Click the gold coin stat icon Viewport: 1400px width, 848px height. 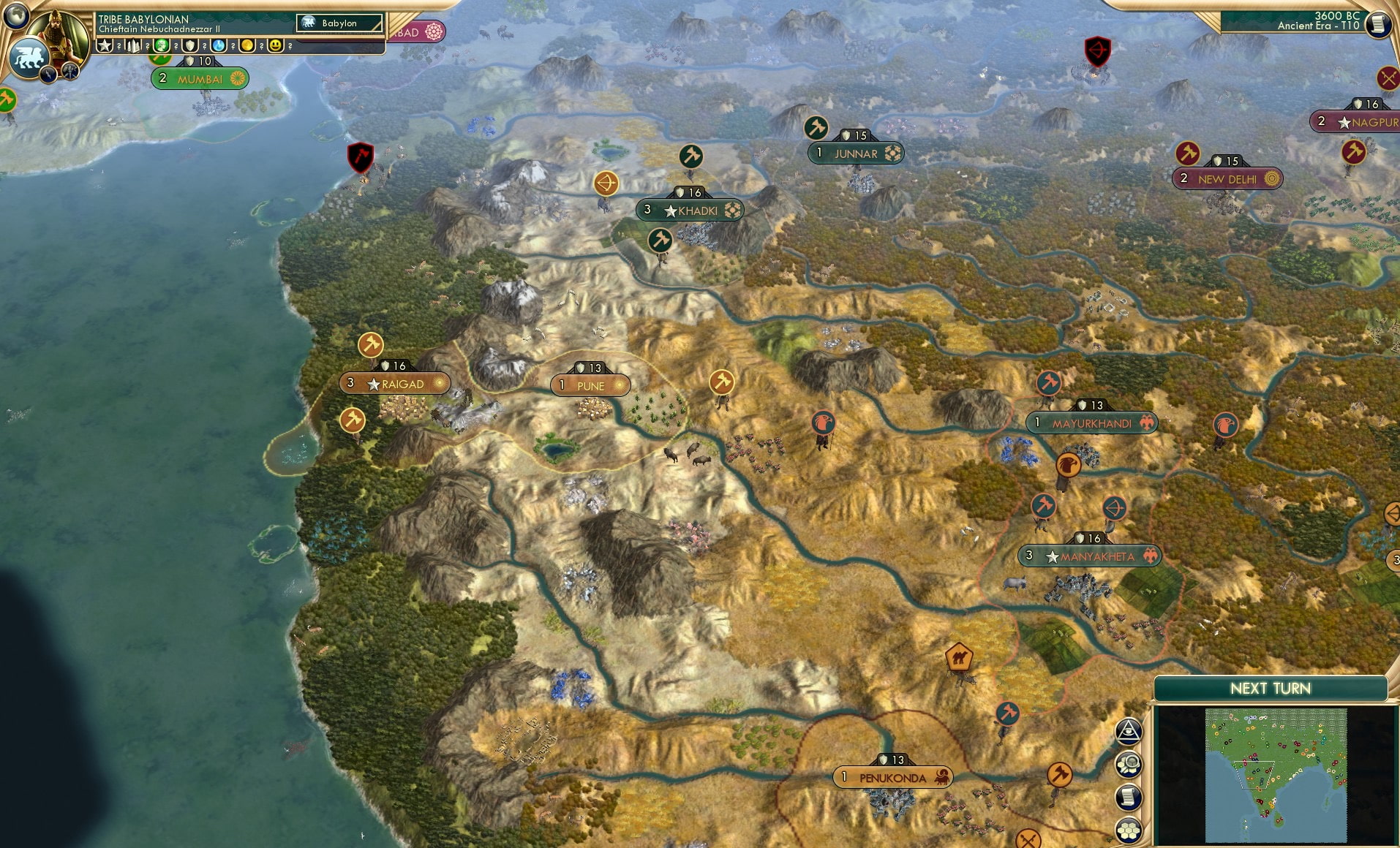click(x=248, y=45)
